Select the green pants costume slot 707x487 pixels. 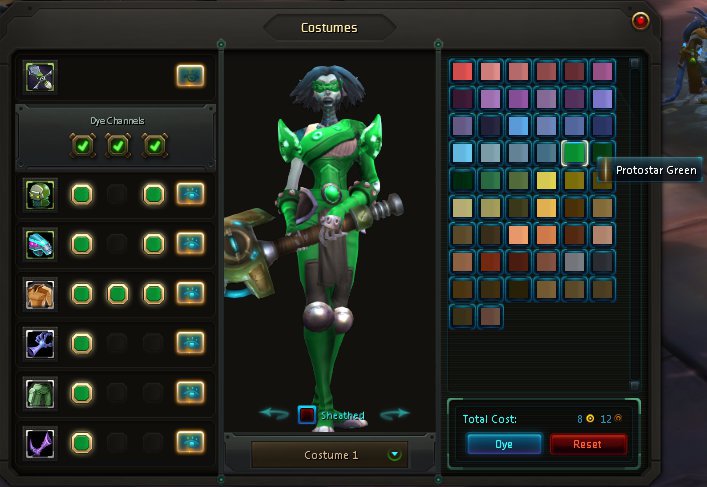[42, 392]
